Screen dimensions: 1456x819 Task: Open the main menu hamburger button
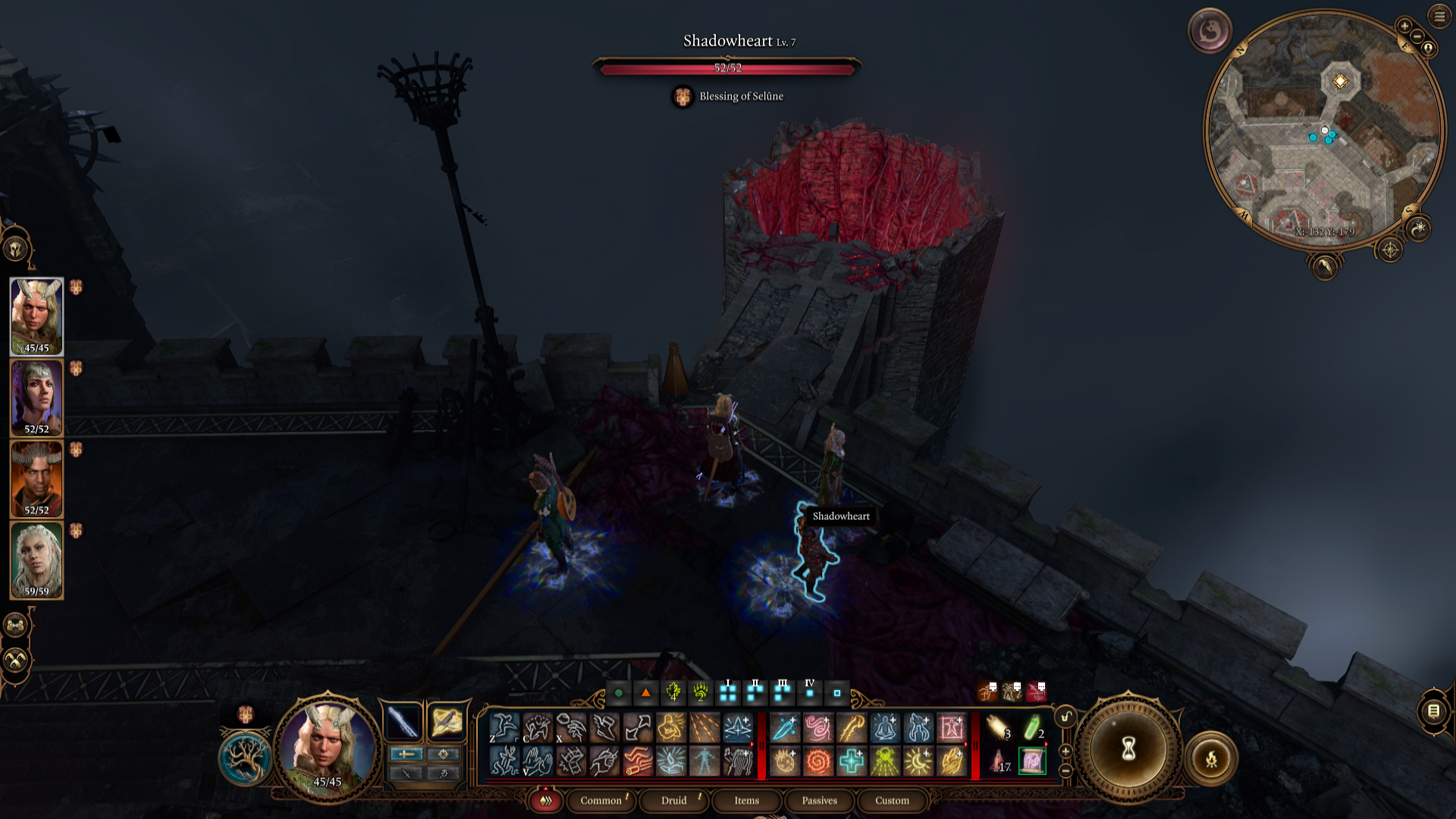pos(1439,16)
